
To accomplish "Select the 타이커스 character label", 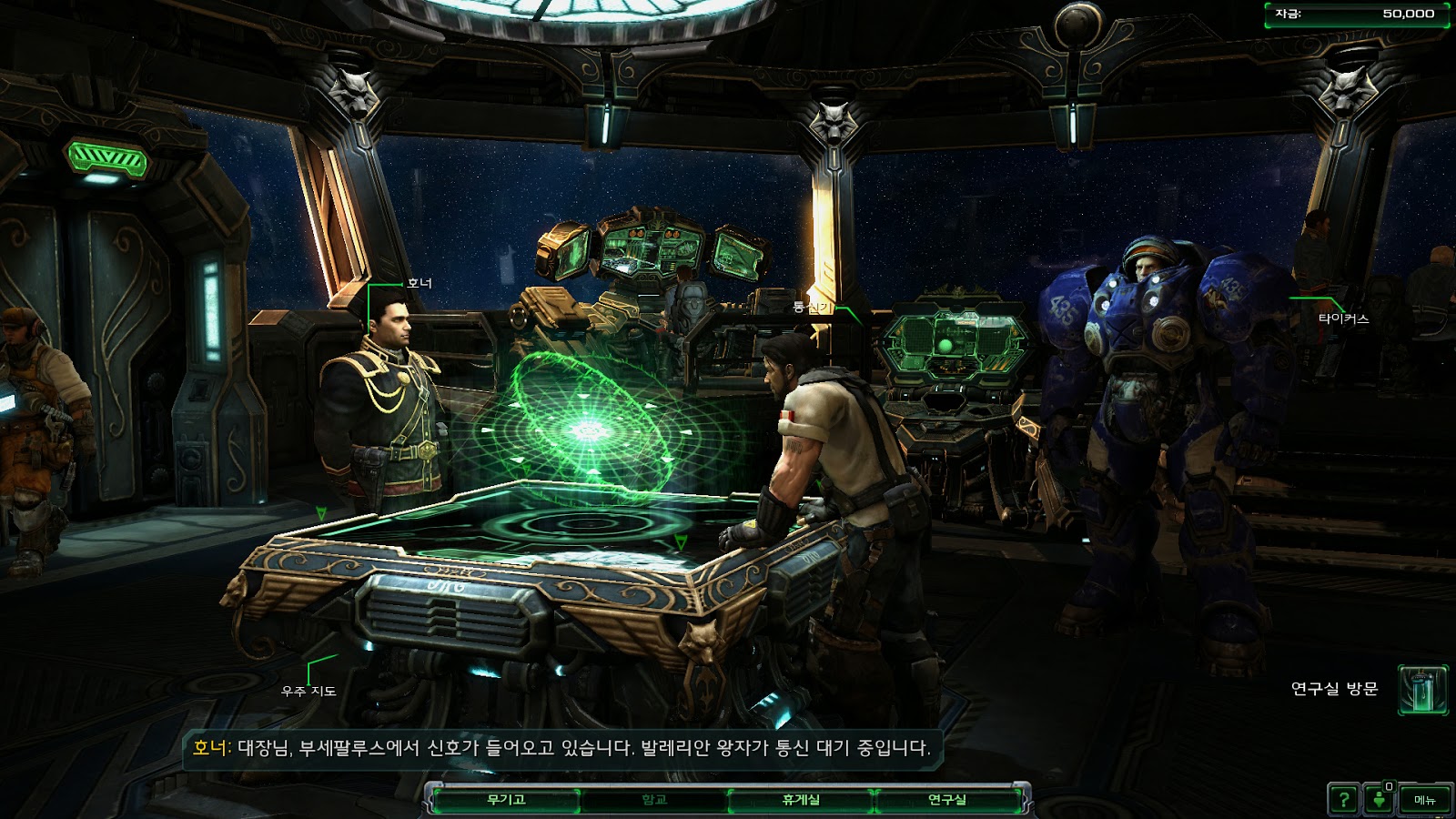I will (1343, 318).
